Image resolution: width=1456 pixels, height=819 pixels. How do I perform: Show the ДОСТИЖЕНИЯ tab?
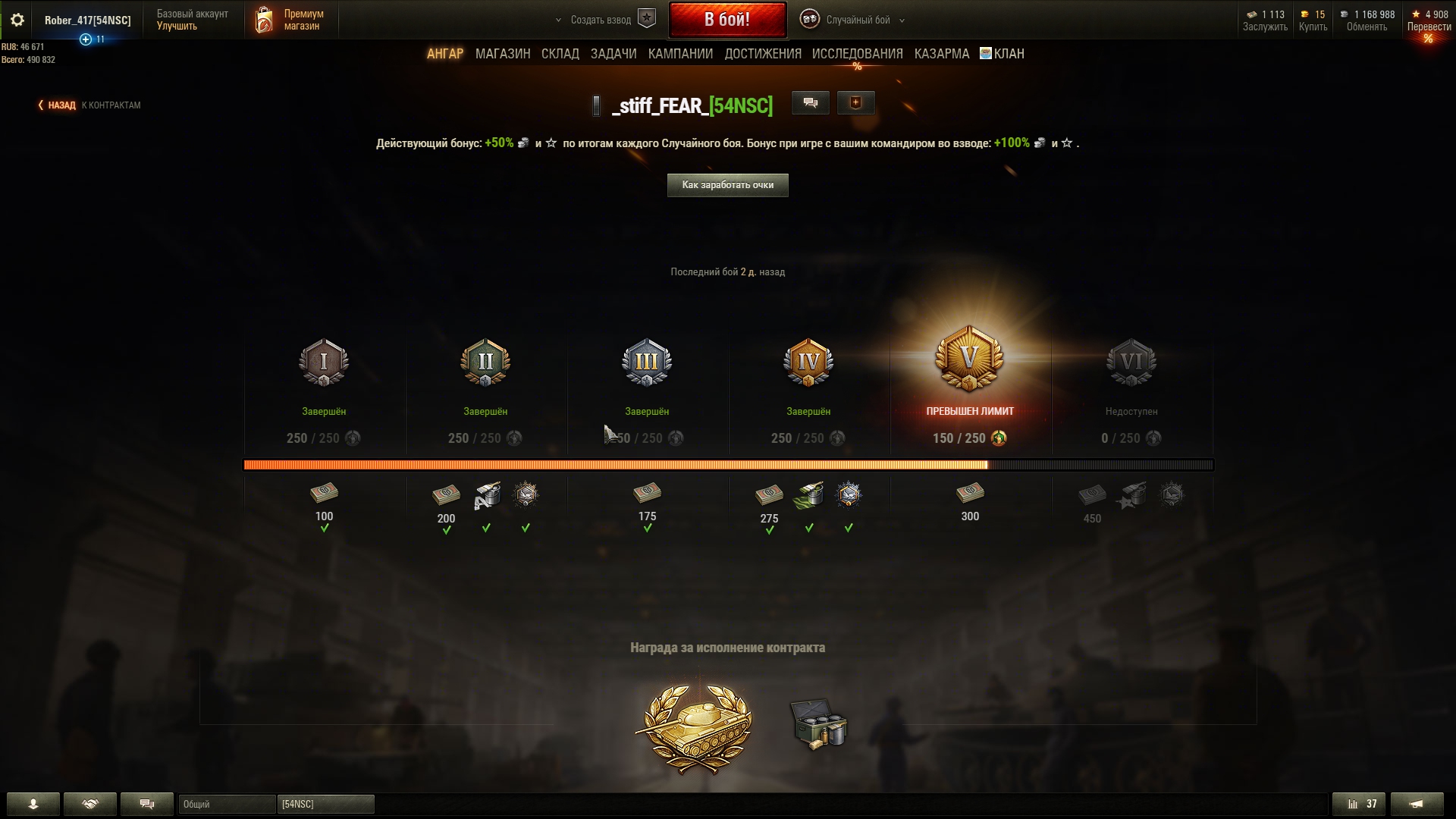pos(762,54)
